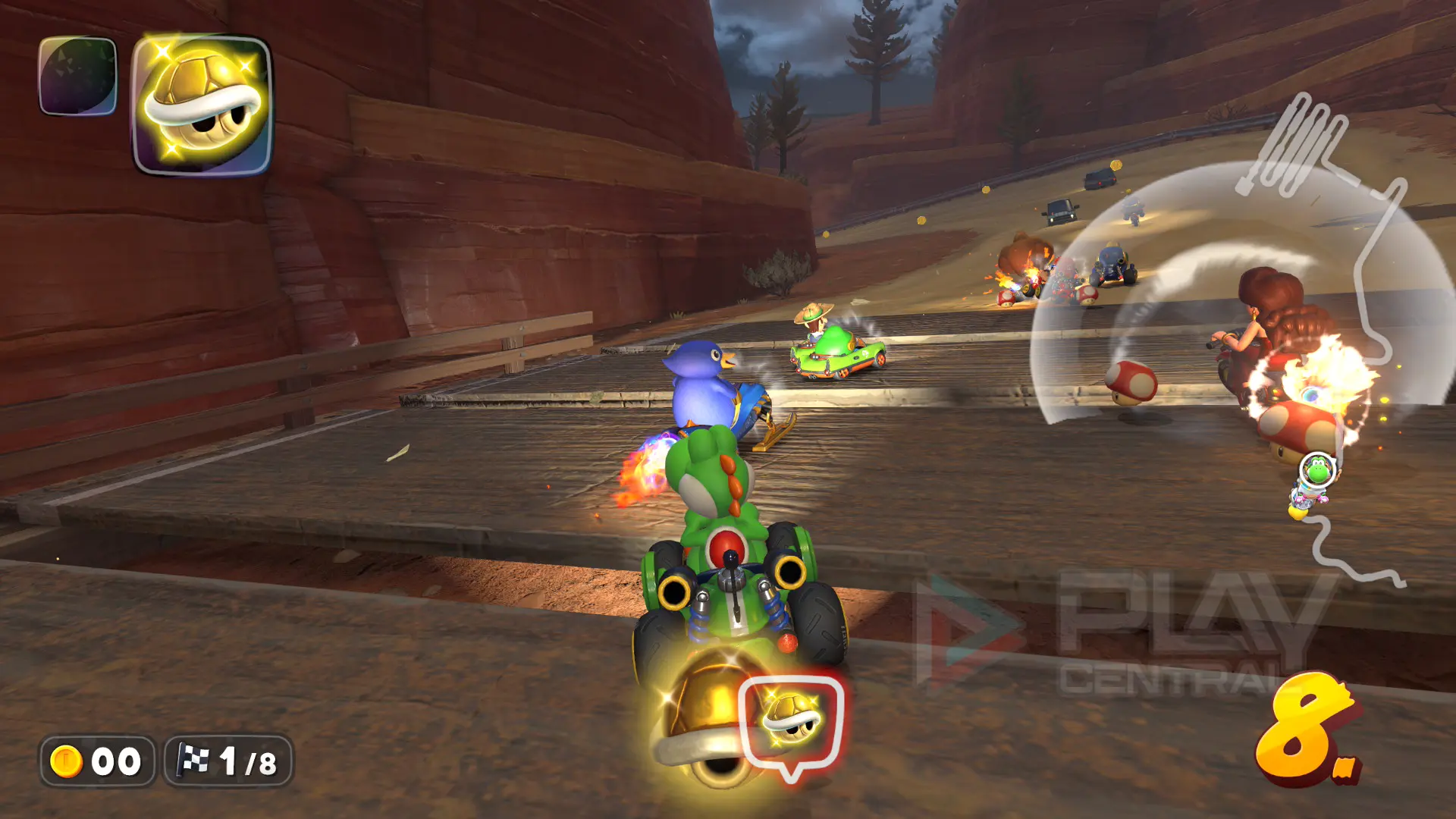Select Yoshi's marker on the minimap

1317,472
